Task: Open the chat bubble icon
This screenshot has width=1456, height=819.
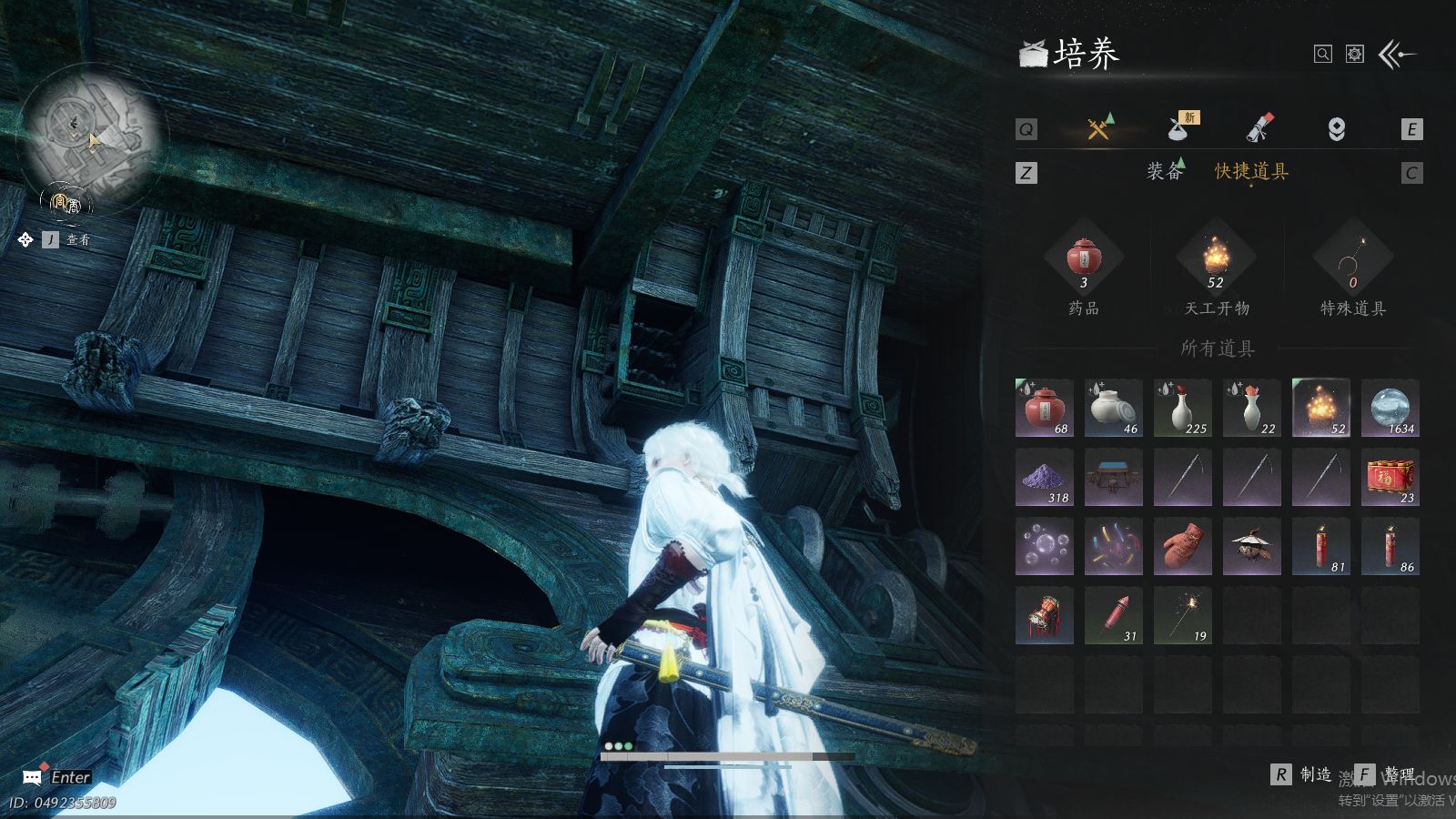Action: pos(32,777)
